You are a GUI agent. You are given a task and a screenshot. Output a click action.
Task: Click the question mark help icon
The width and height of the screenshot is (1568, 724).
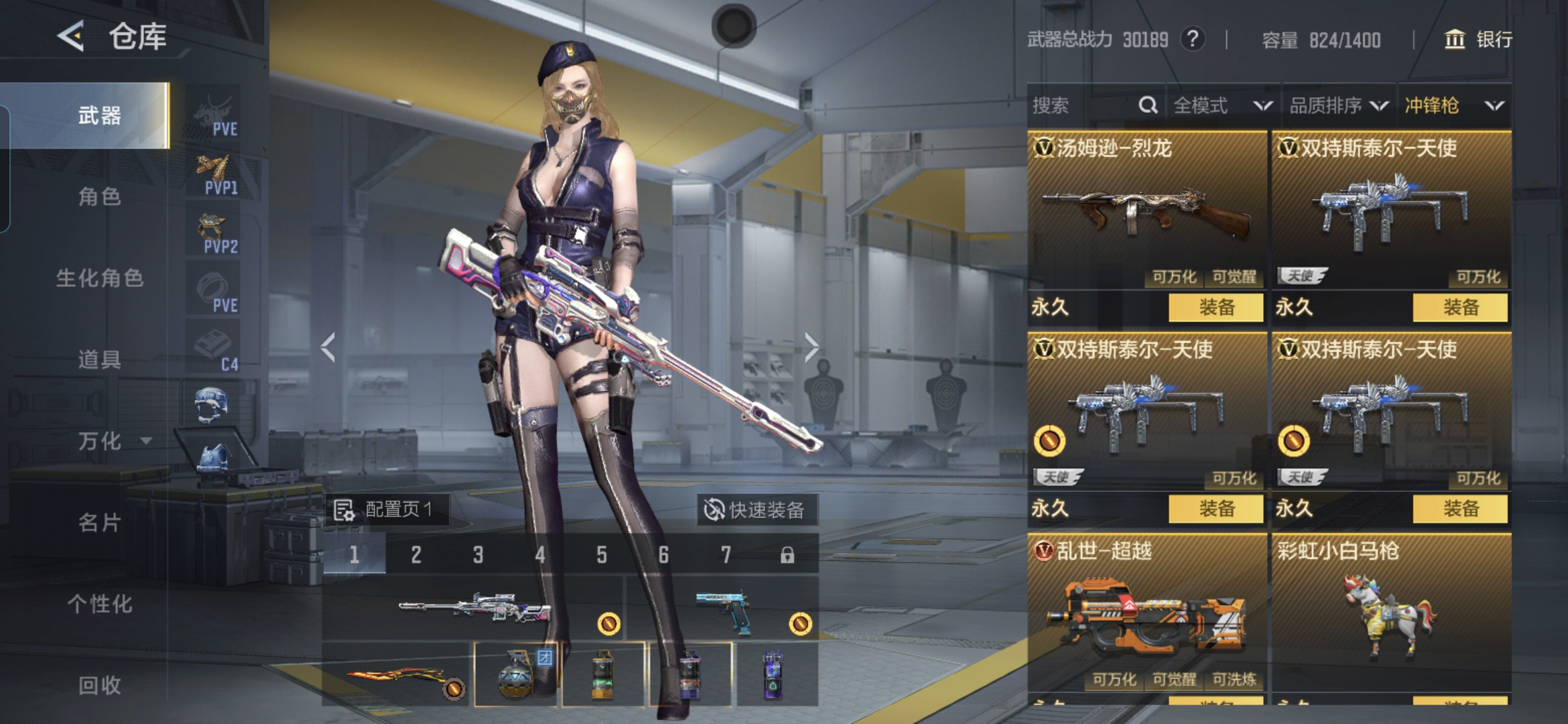pos(1192,39)
